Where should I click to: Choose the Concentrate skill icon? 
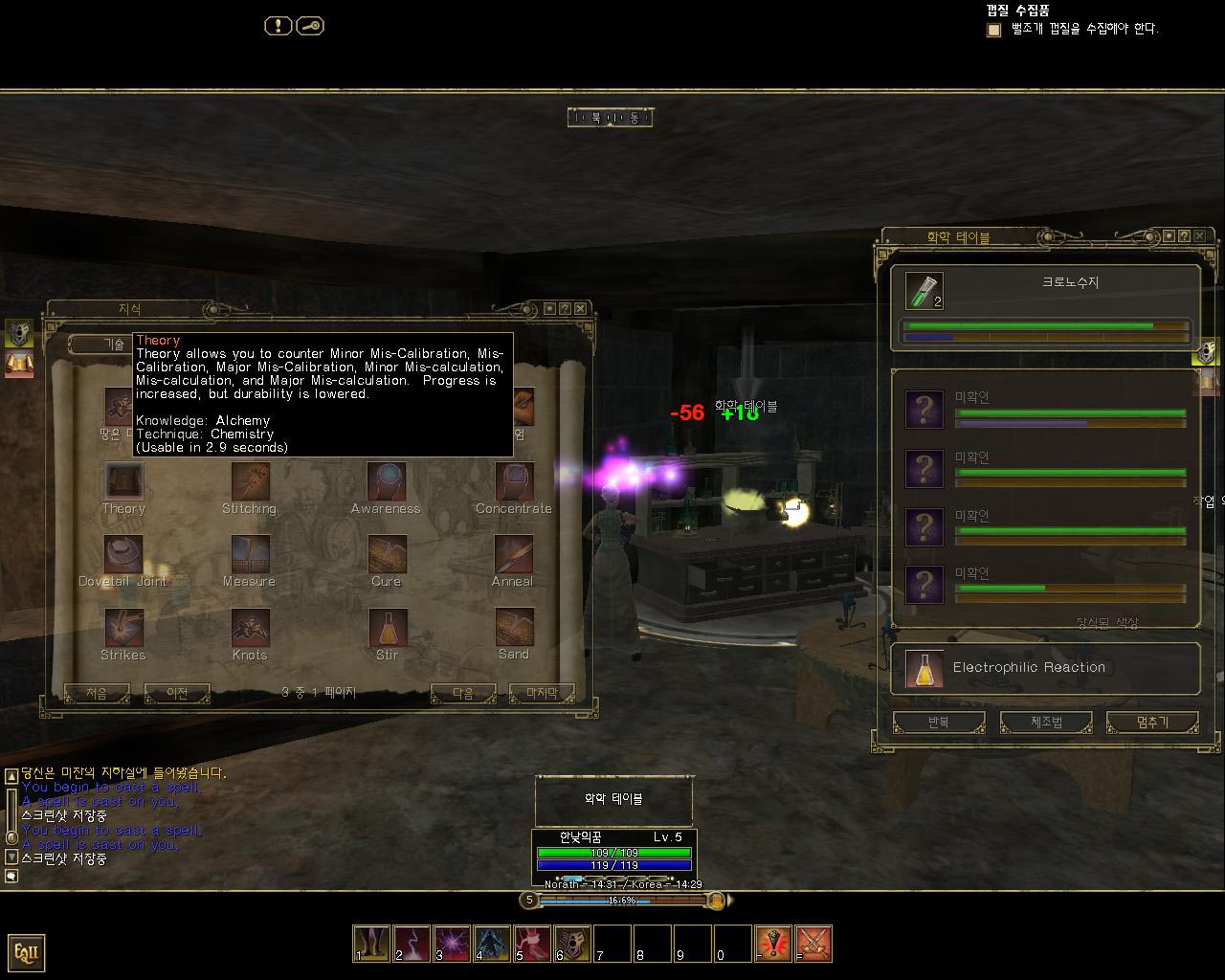(x=514, y=481)
